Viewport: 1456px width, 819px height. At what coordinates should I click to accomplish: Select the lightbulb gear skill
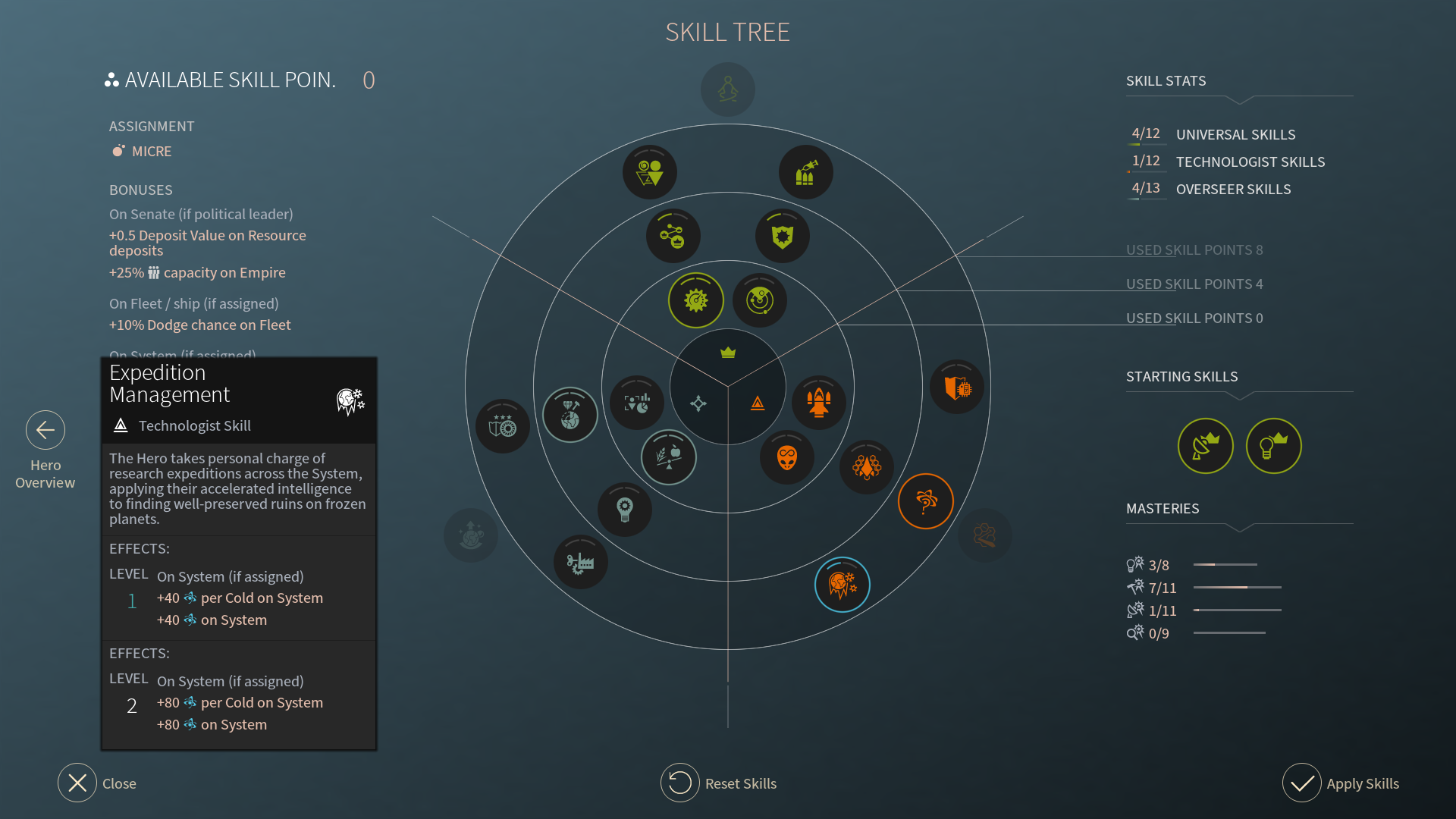point(624,509)
